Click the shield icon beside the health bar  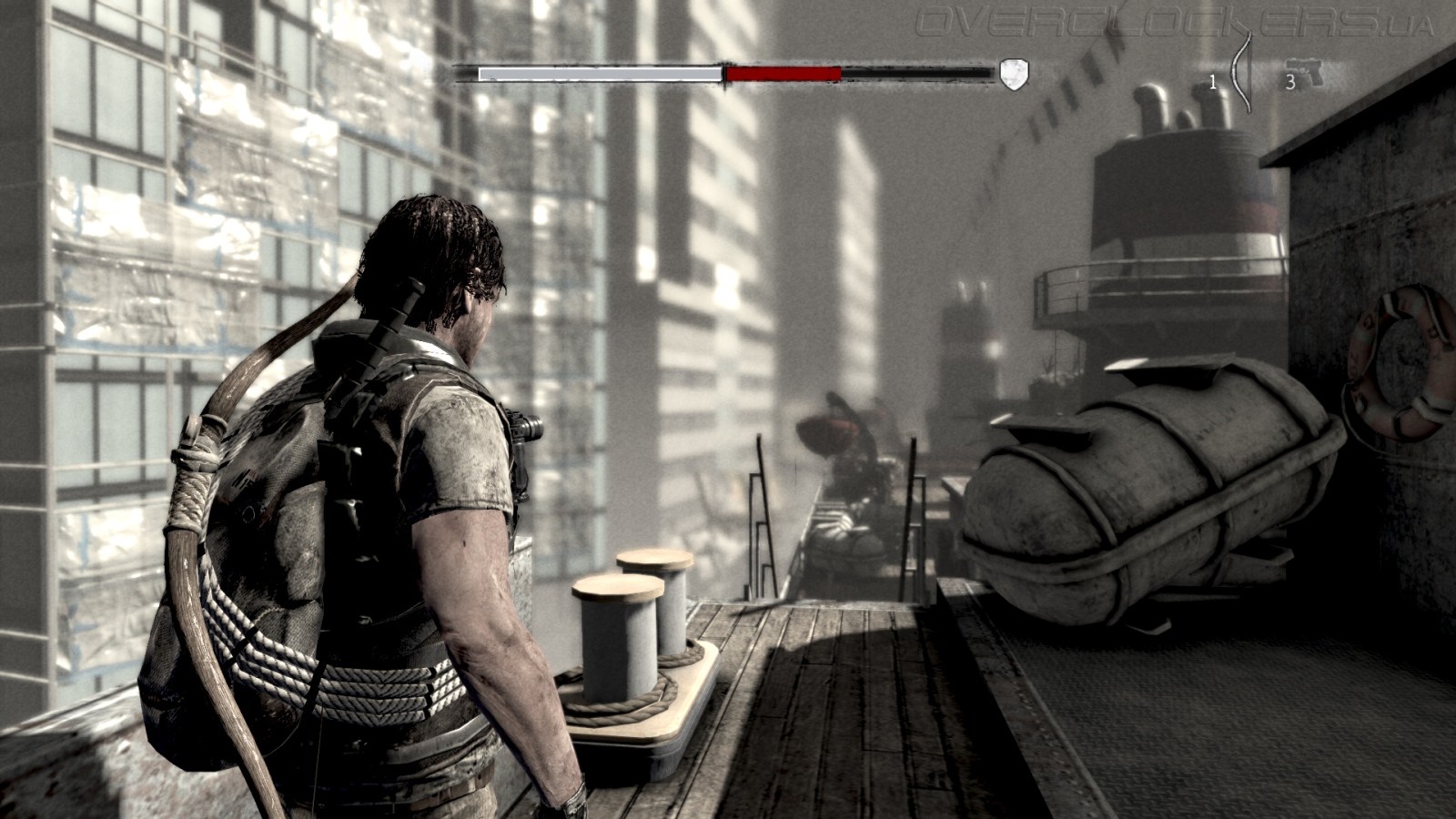click(x=1014, y=74)
